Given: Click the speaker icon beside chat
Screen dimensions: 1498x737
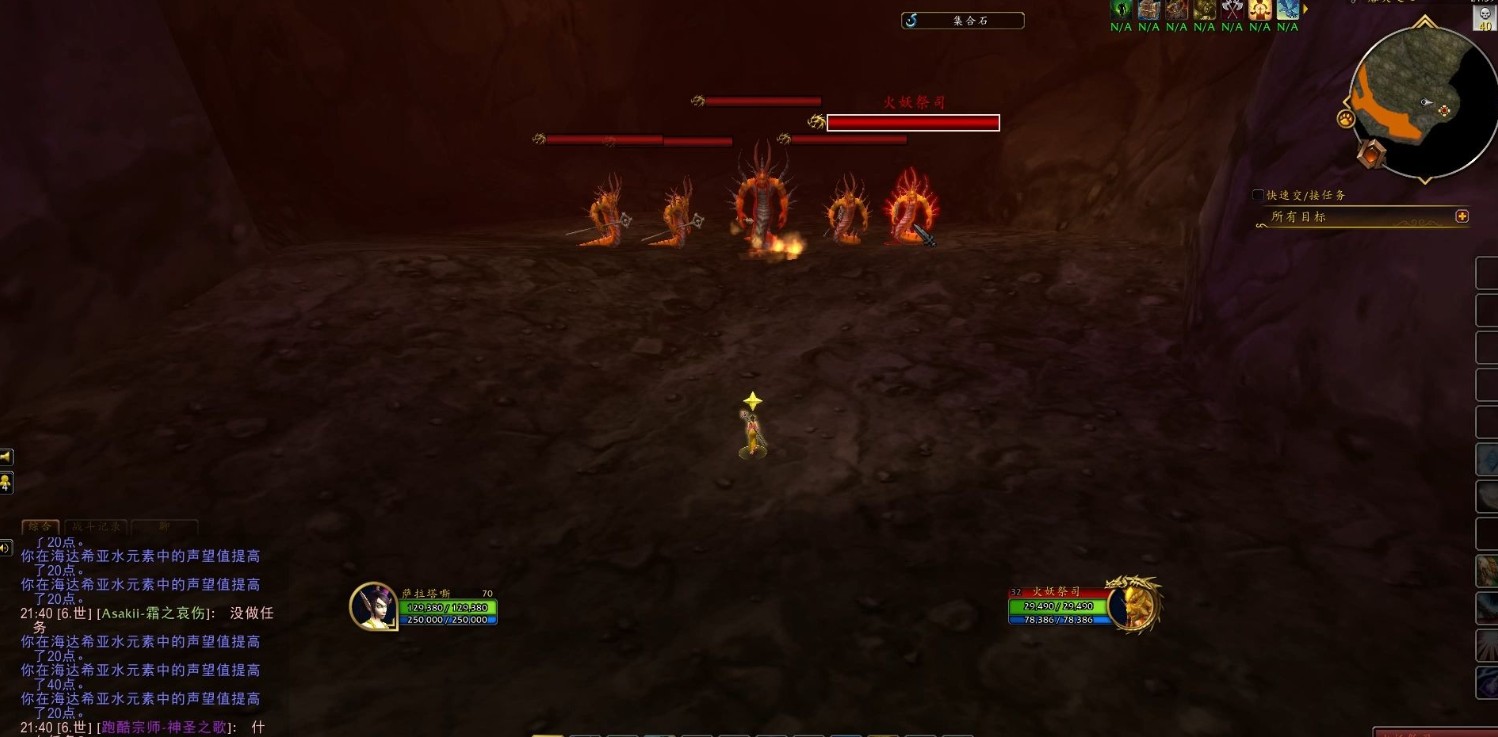Looking at the screenshot, I should [6, 547].
